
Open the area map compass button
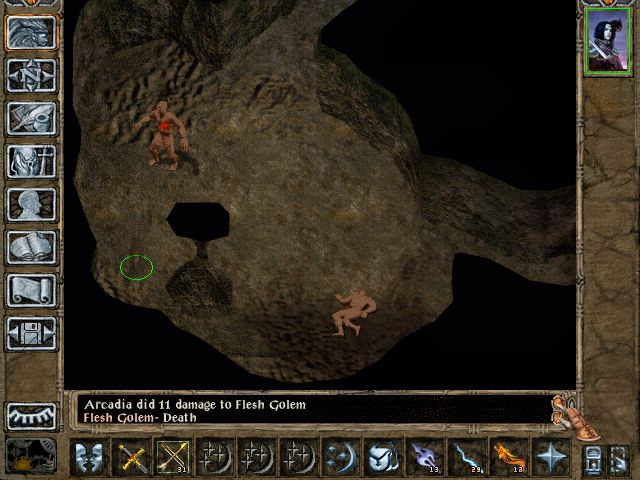(31, 74)
